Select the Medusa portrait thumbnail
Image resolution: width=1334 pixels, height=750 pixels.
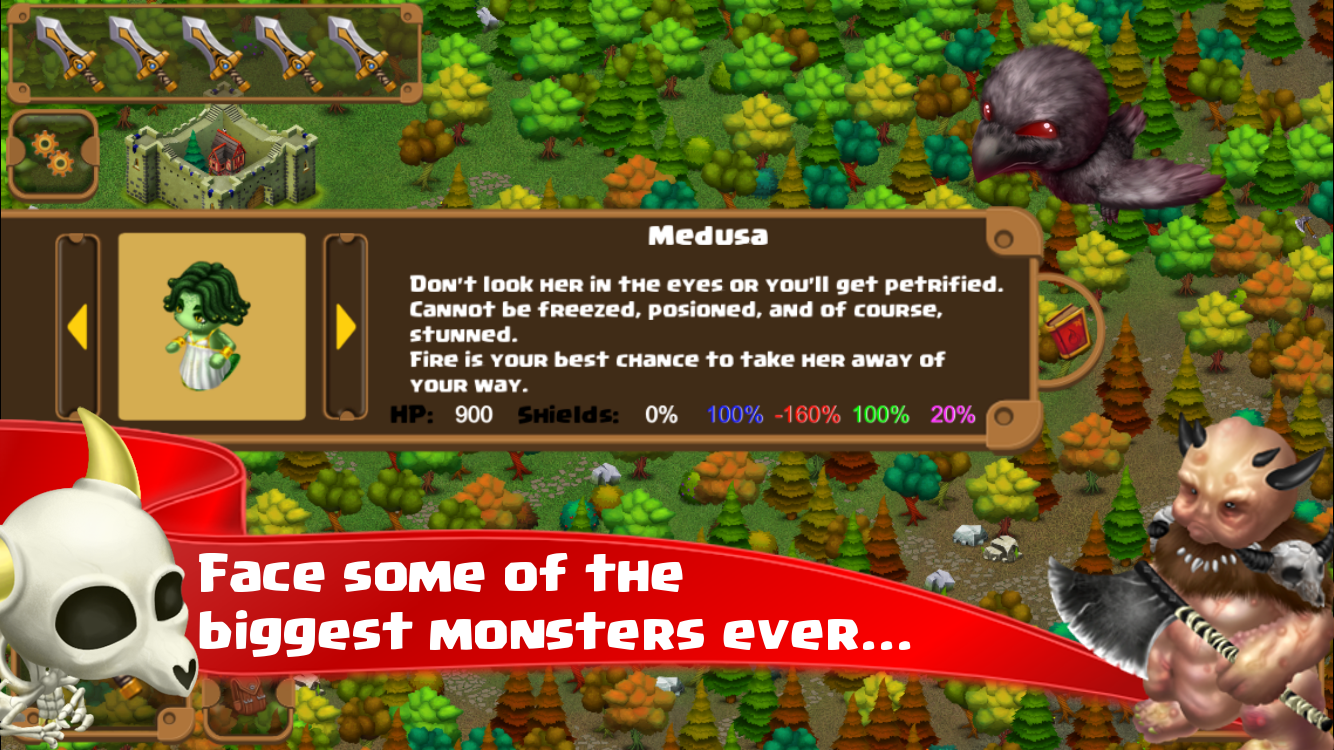(211, 323)
